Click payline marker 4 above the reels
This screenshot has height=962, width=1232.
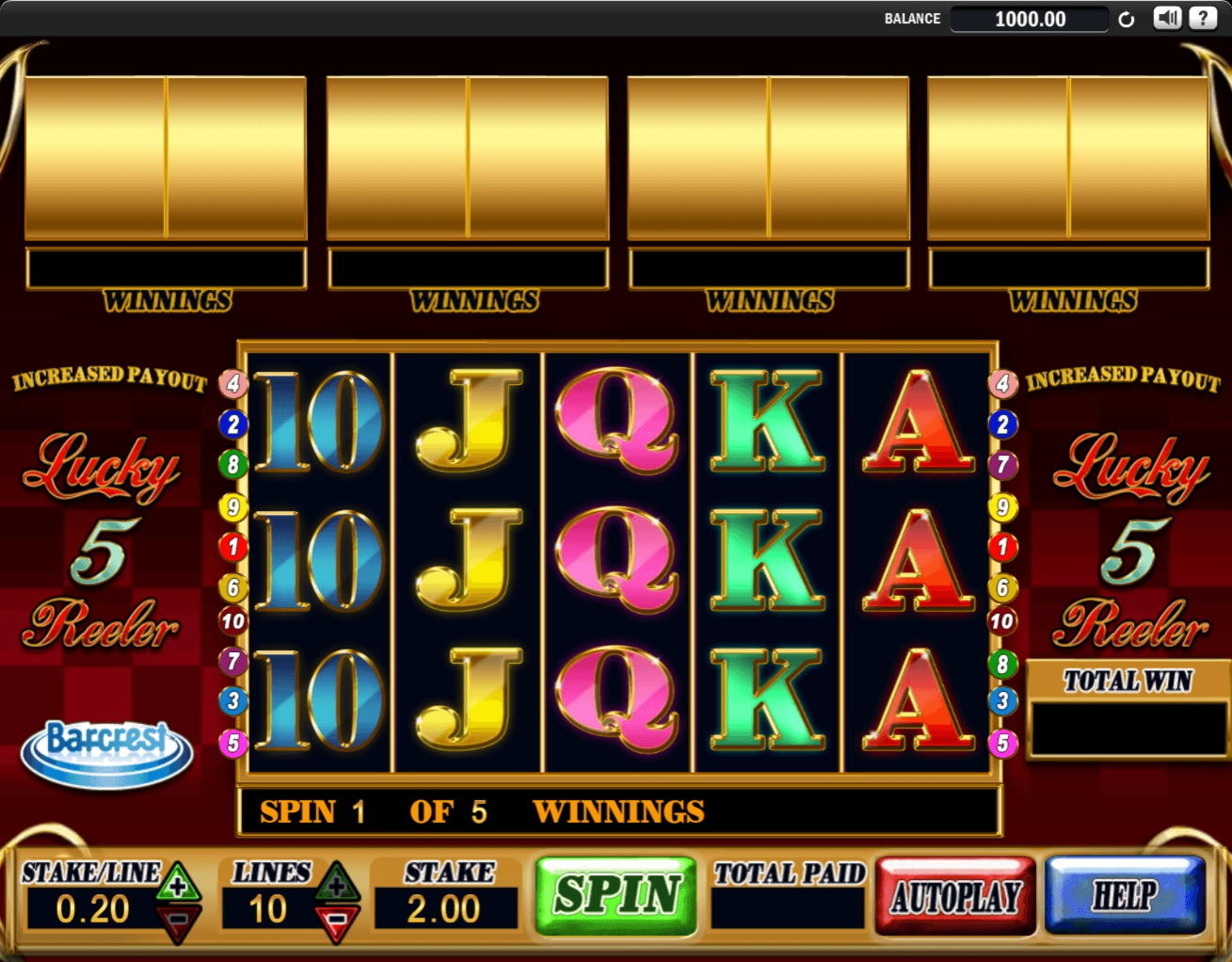click(x=231, y=382)
